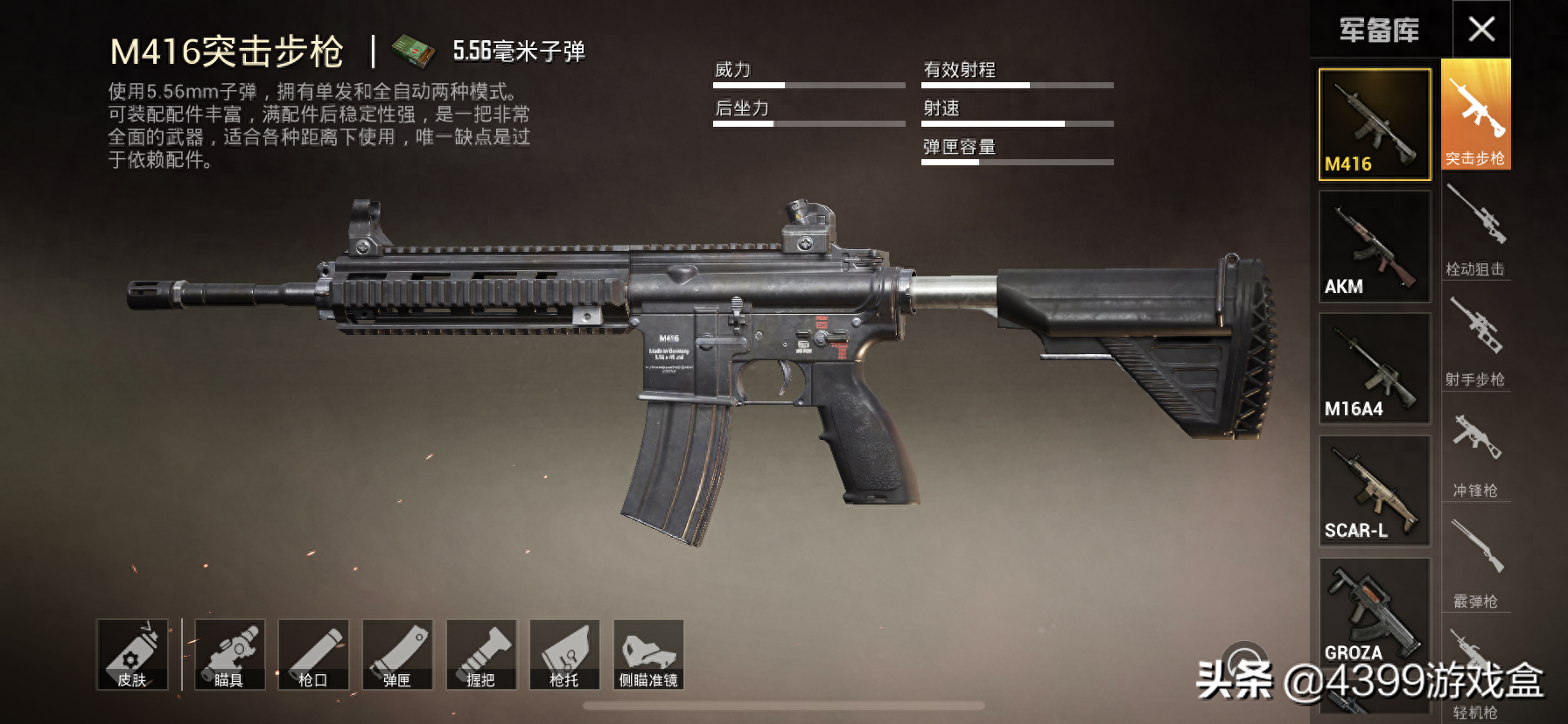This screenshot has height=724, width=1568.
Task: Select the 瞄具 sight attachment slot
Action: coord(229,655)
